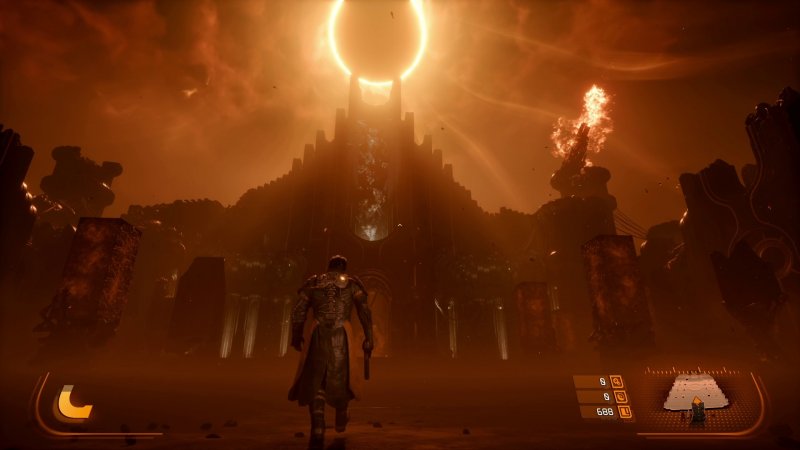Image resolution: width=800 pixels, height=450 pixels.
Task: Click the orange curved gauge emblem
Action: pos(73,402)
